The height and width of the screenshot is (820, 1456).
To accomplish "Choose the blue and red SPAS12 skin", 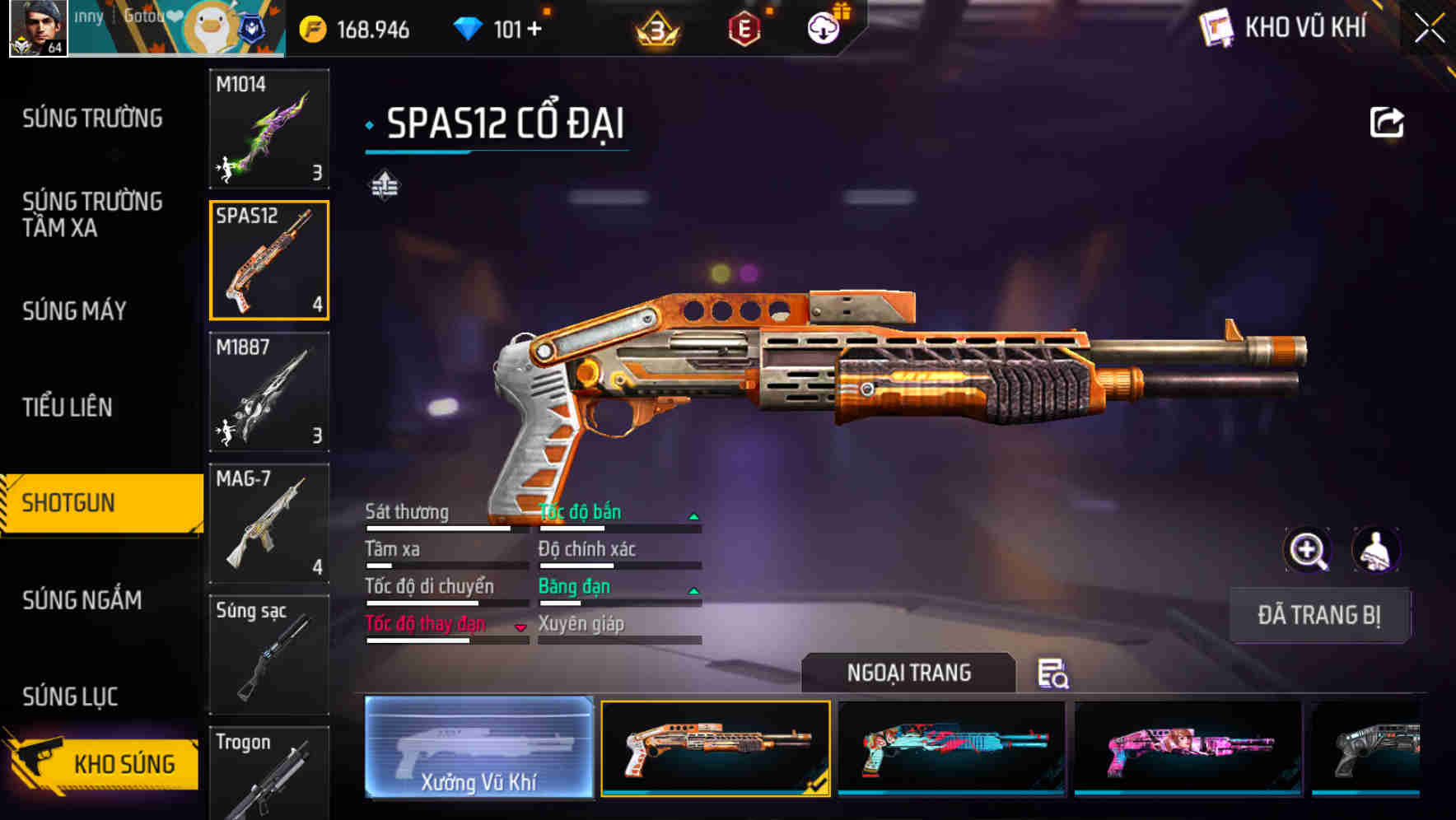I will pyautogui.click(x=951, y=748).
